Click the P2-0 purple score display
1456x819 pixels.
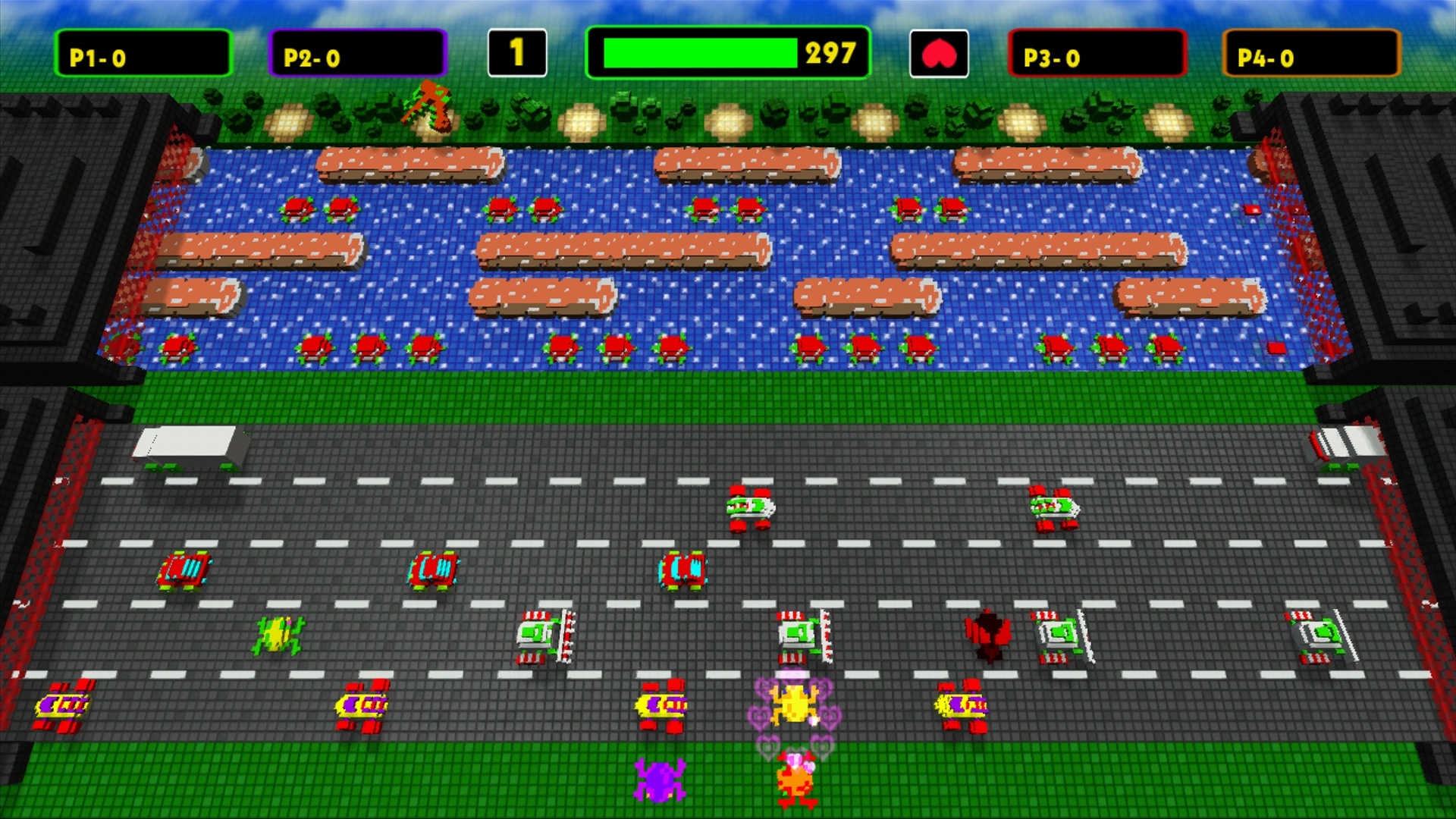[x=356, y=52]
